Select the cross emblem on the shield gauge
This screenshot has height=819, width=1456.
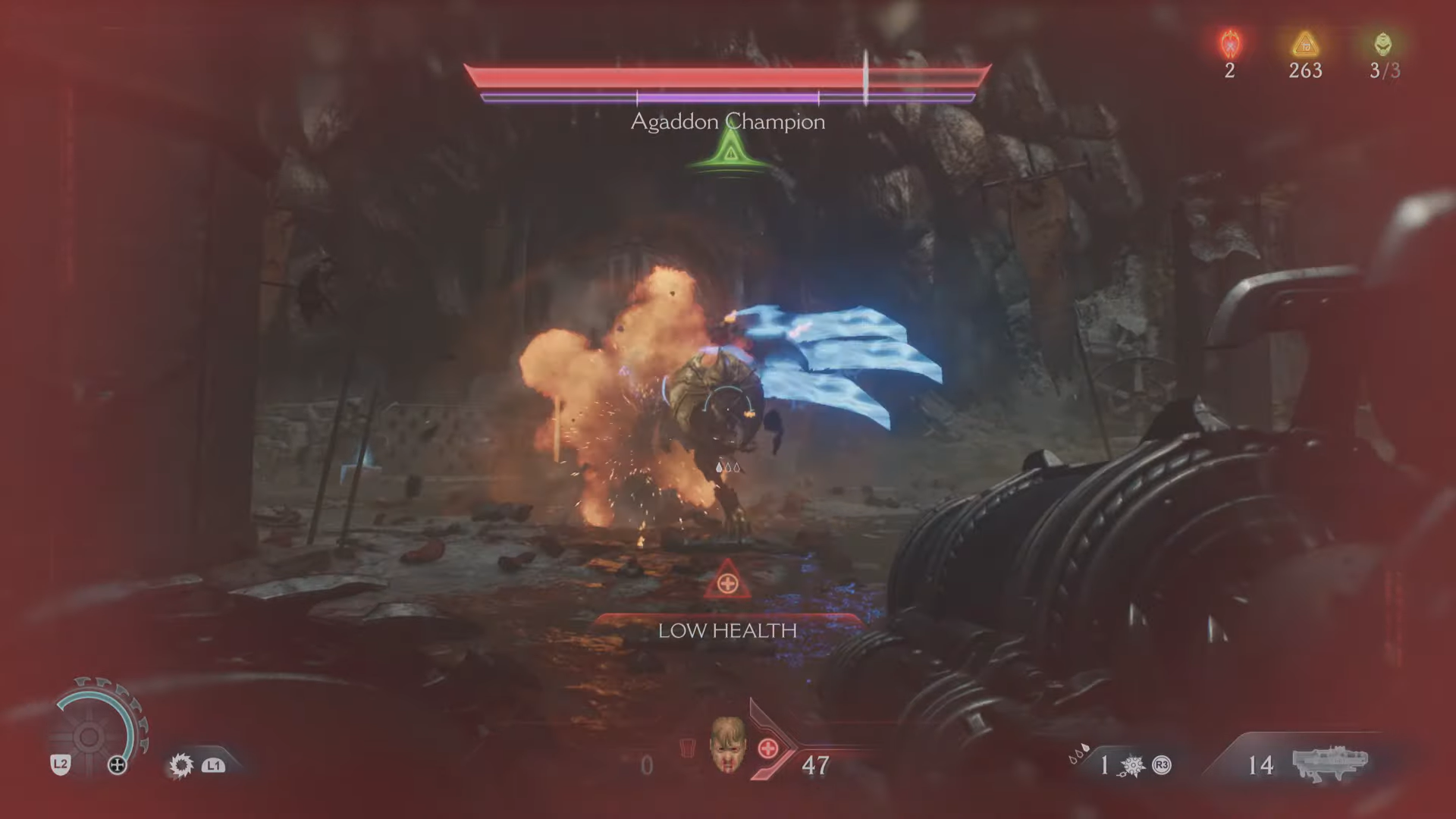[118, 765]
